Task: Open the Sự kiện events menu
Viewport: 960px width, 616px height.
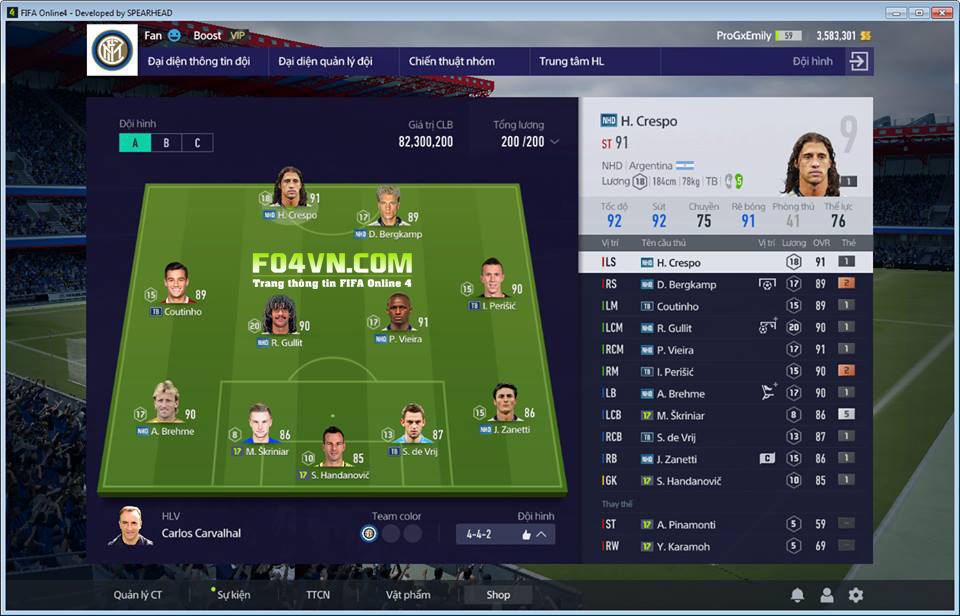Action: [234, 595]
